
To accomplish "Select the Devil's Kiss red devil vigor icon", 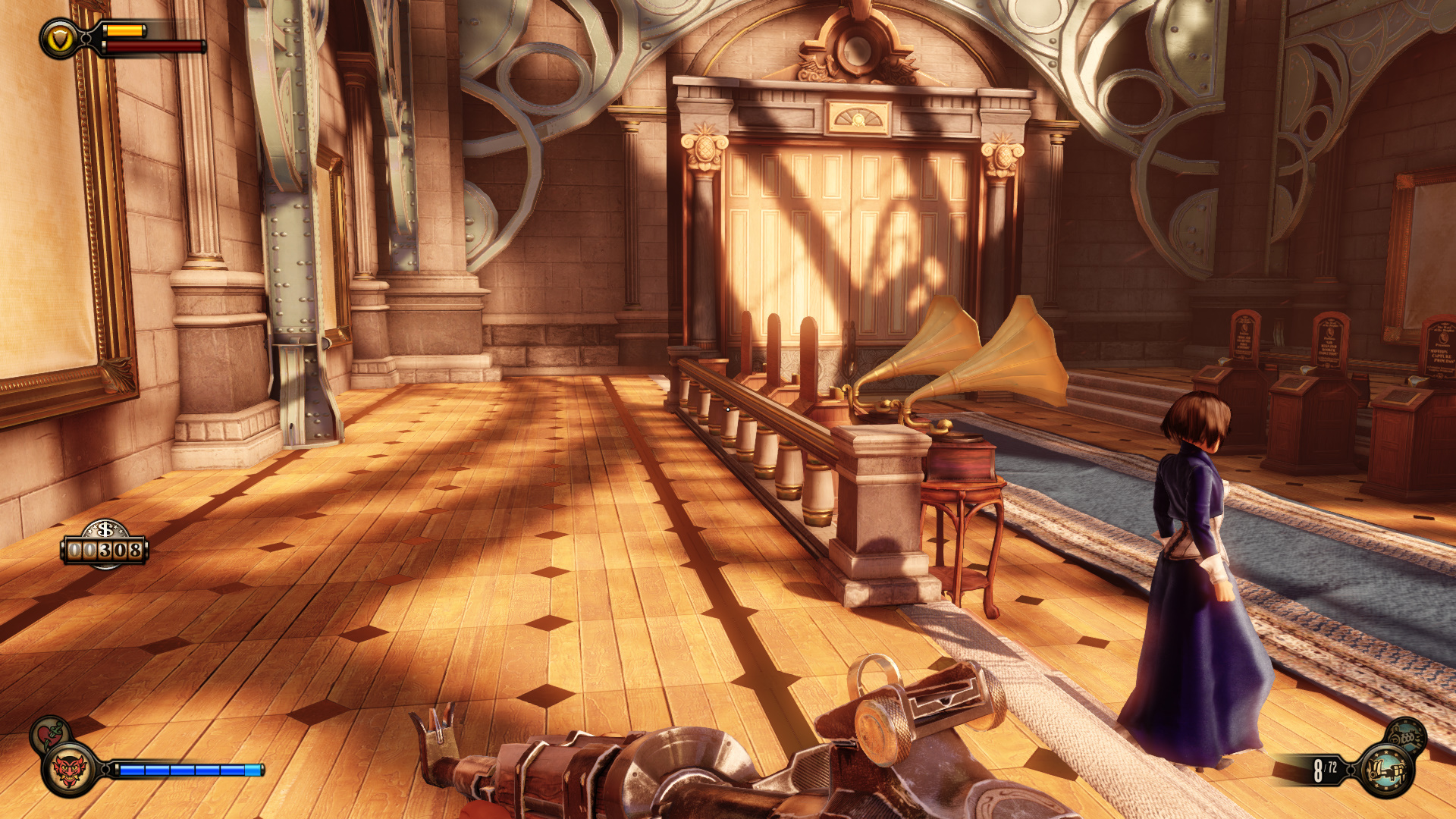I will 70,770.
